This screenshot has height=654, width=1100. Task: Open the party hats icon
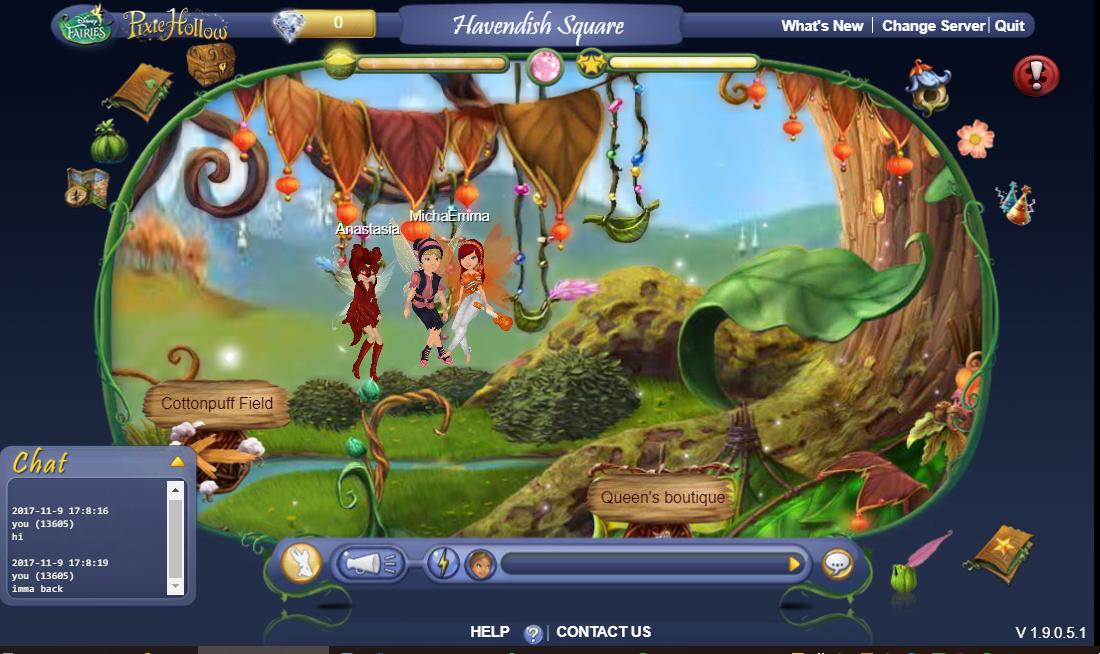pos(1015,203)
